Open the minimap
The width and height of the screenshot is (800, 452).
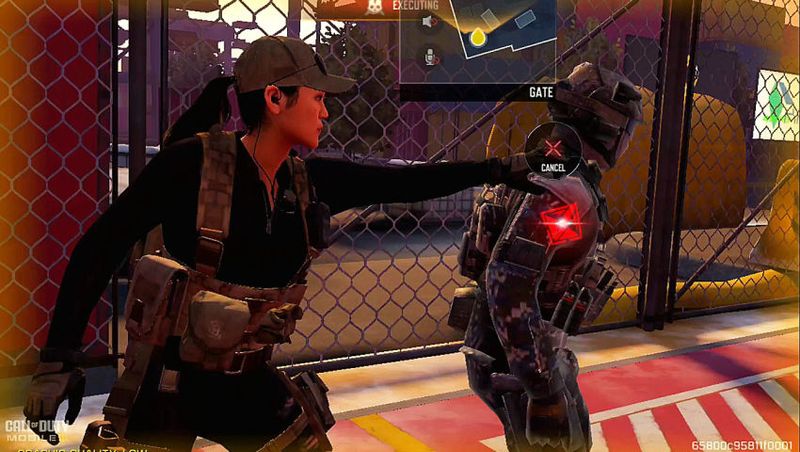(500, 38)
